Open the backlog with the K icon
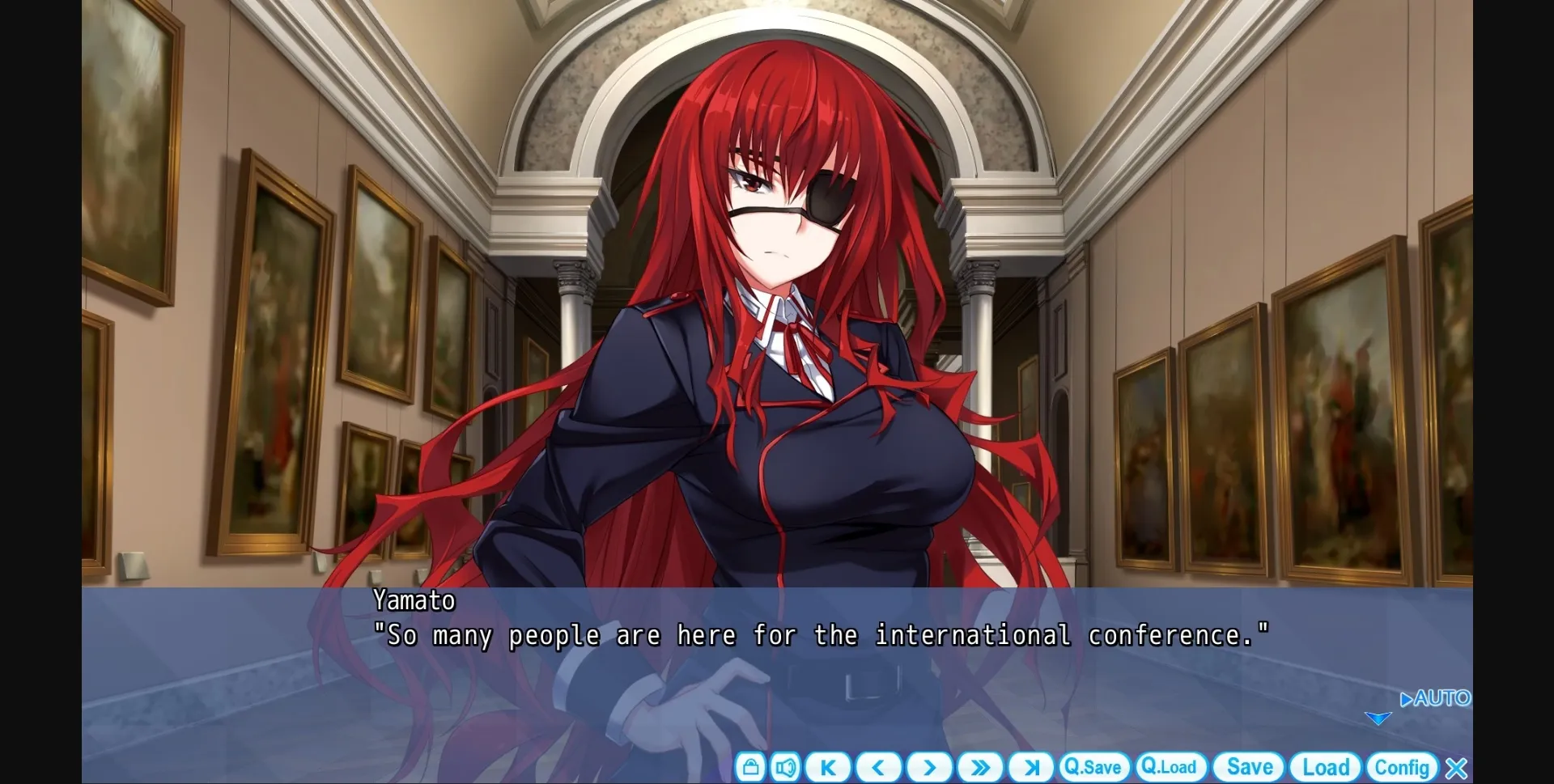Viewport: 1554px width, 784px height. click(827, 767)
